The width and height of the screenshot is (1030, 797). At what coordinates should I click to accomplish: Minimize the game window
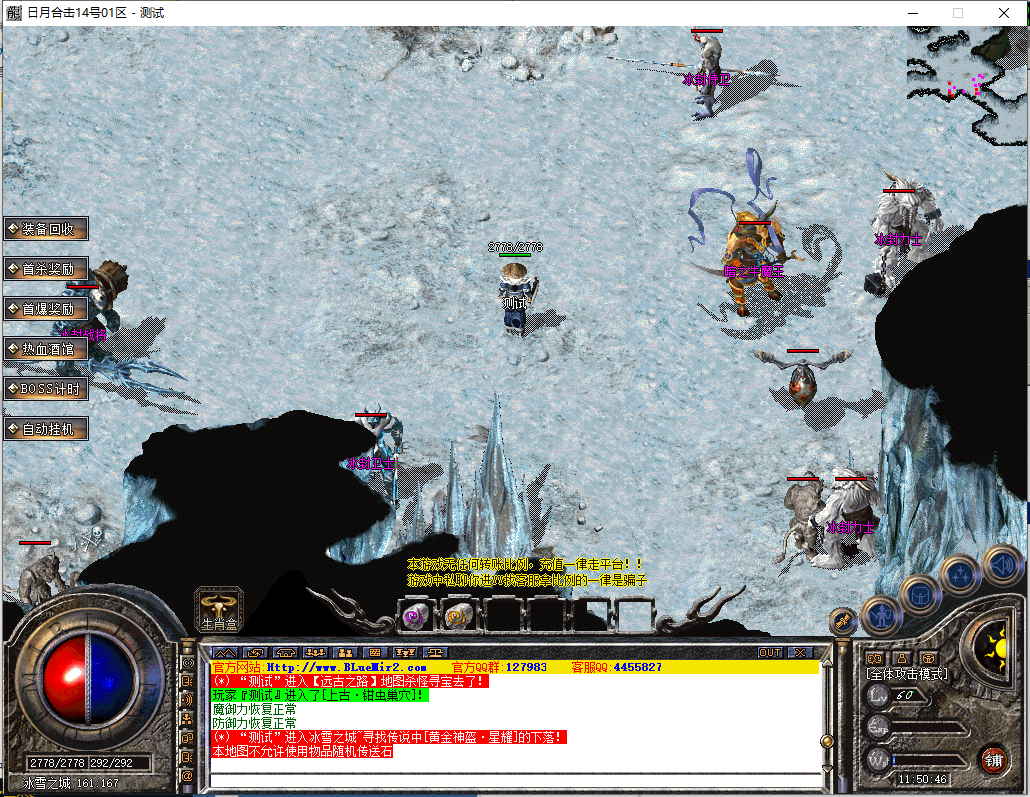click(x=912, y=13)
